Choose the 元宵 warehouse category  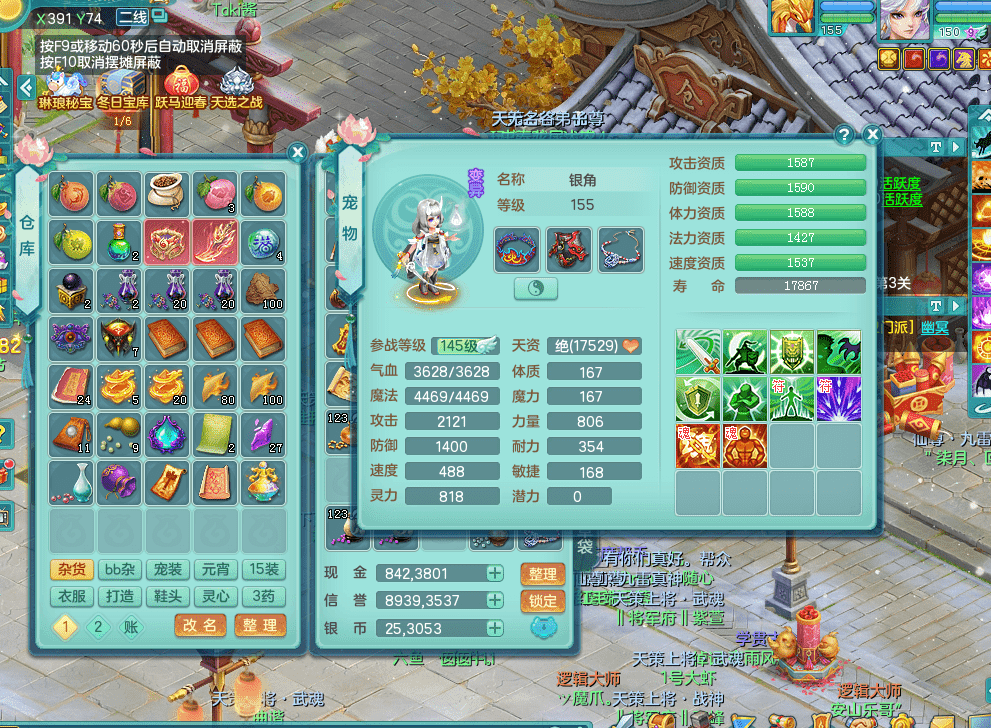(x=215, y=570)
